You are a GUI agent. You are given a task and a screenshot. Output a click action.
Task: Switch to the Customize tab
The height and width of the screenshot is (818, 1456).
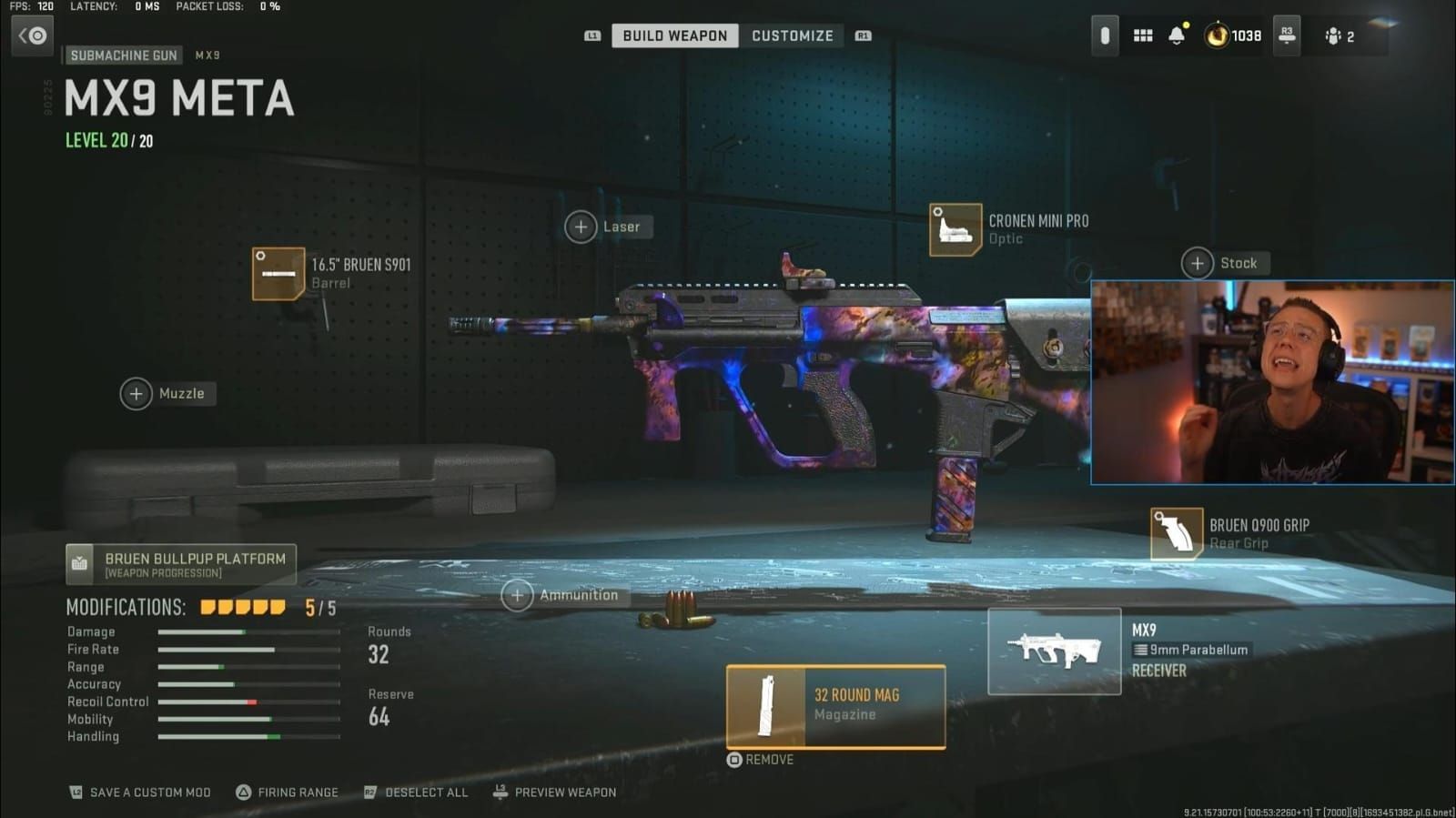click(x=792, y=35)
